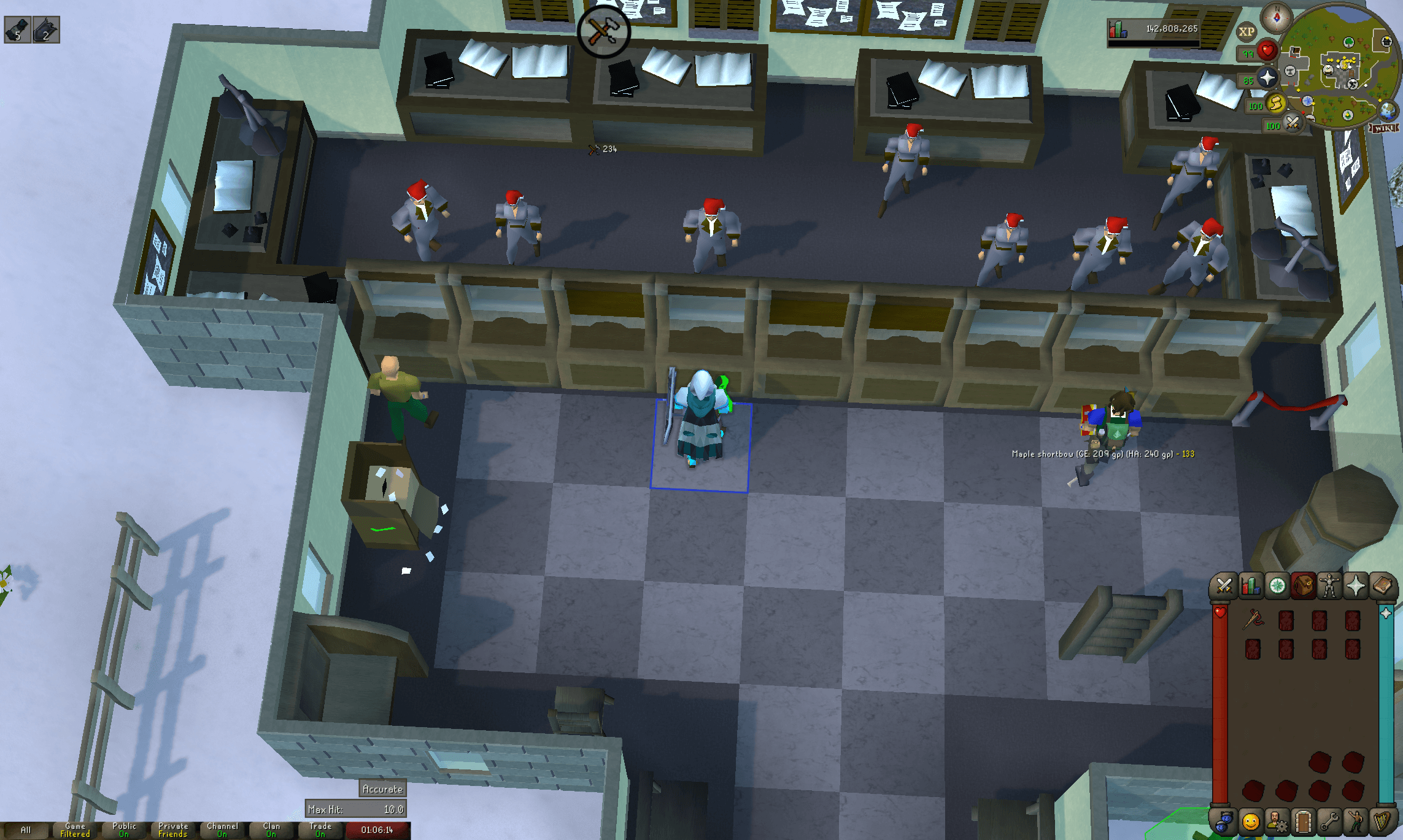Cycle the Trade chat filter

(319, 829)
